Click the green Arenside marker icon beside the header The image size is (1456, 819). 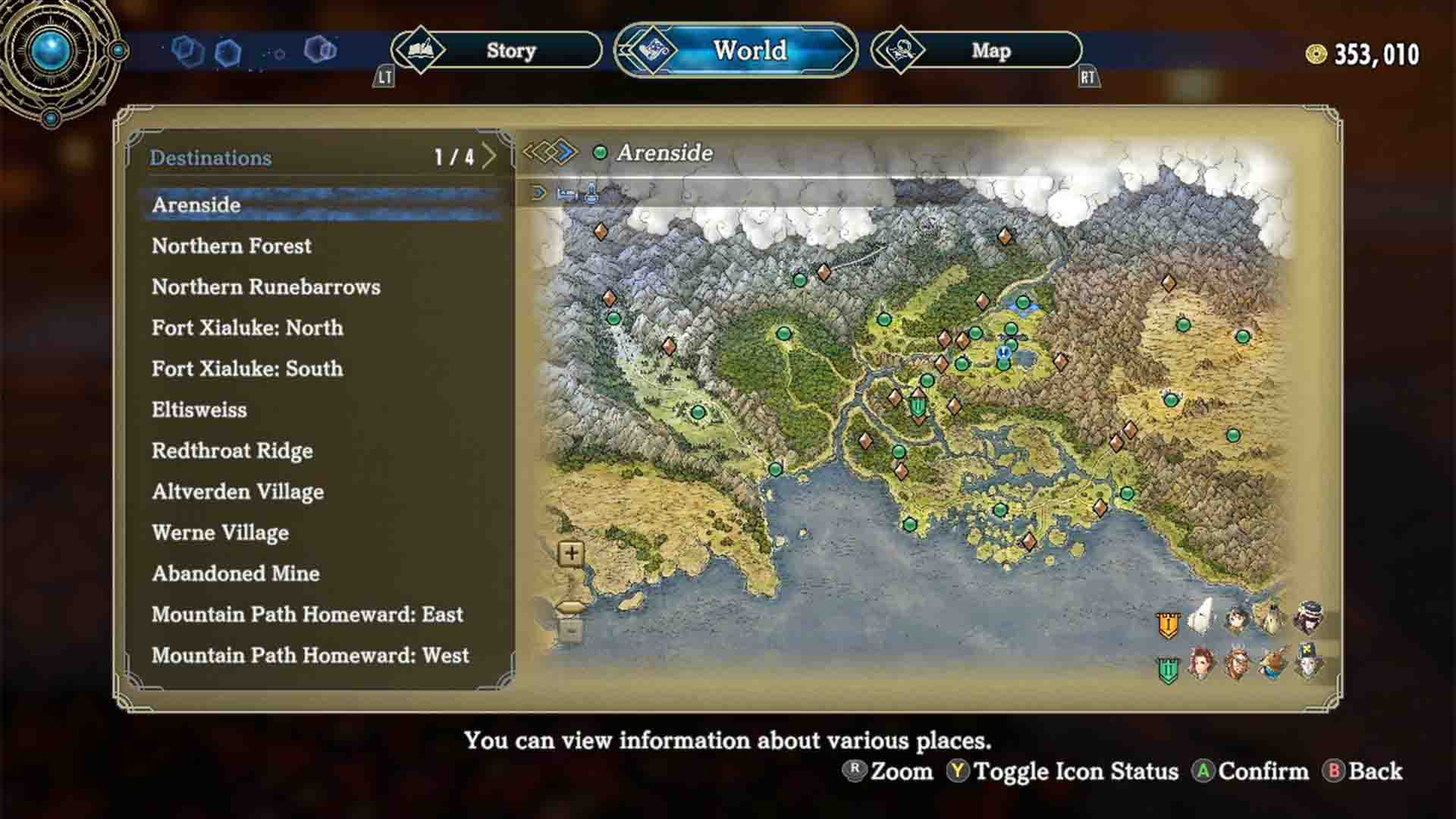coord(601,153)
